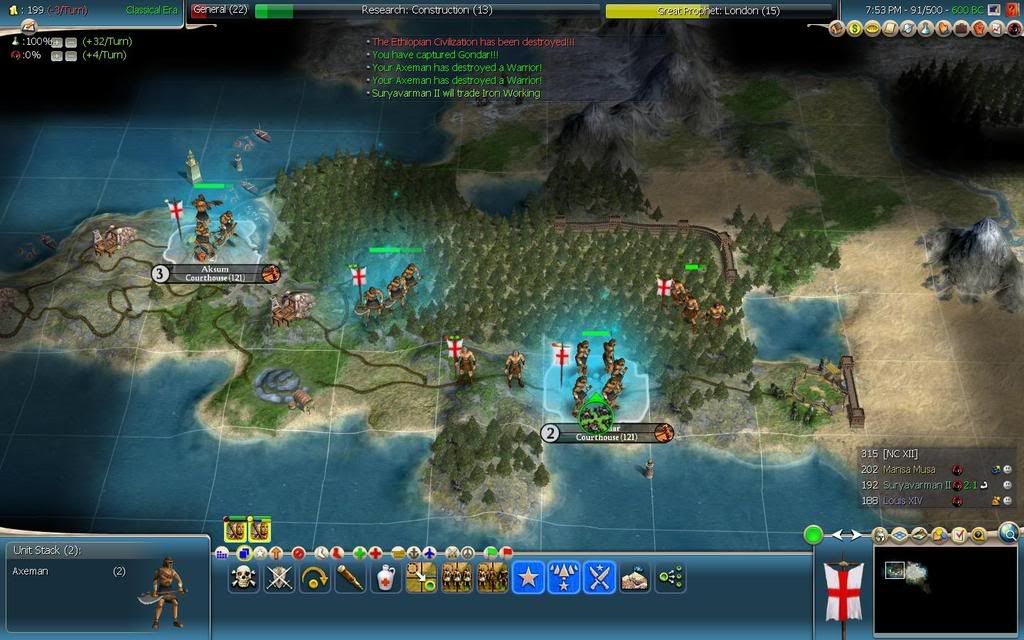Choose the Heal potion action

386,577
